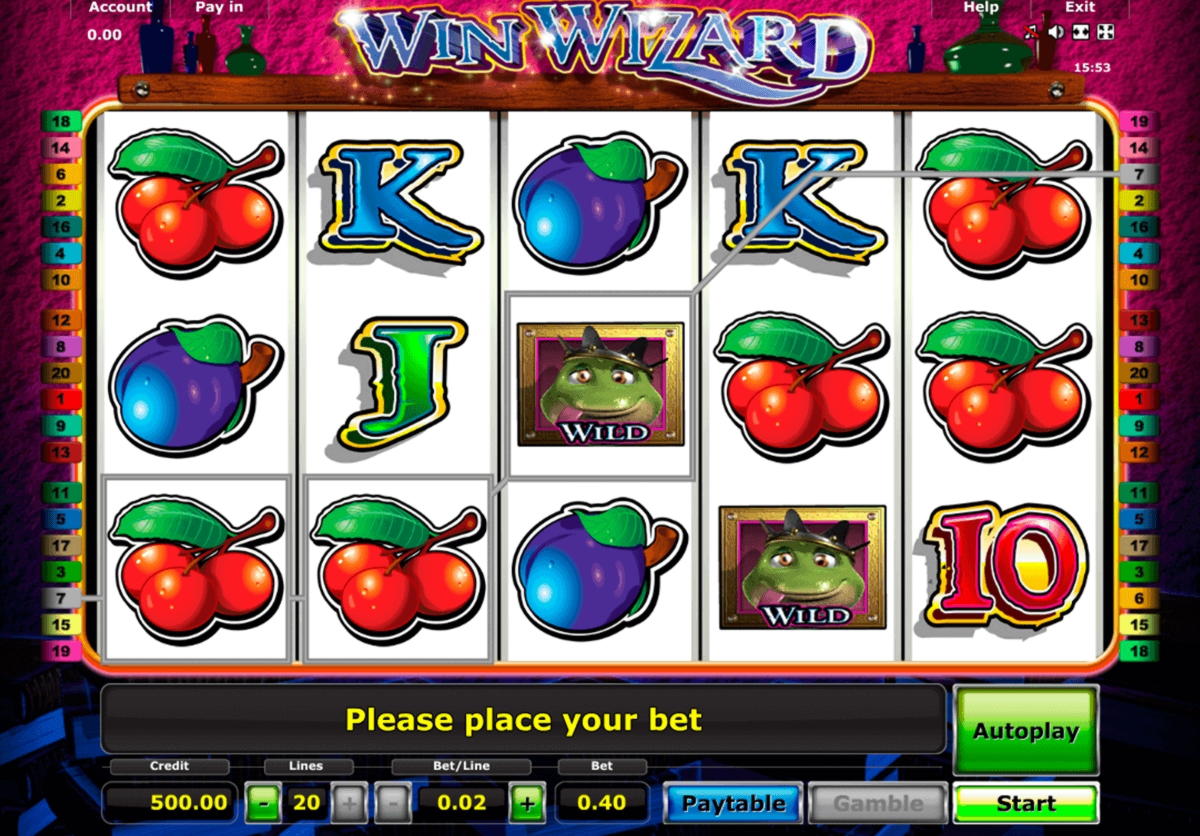Decrease the number of lines
Screen dimensions: 1200x836
pos(263,803)
